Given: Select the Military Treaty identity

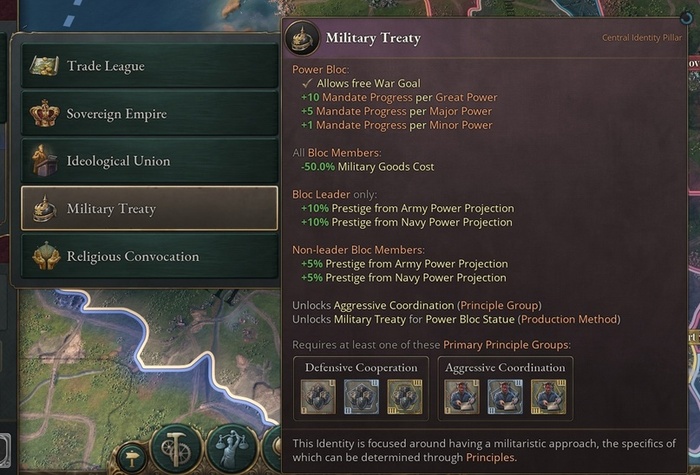Looking at the screenshot, I should (149, 209).
